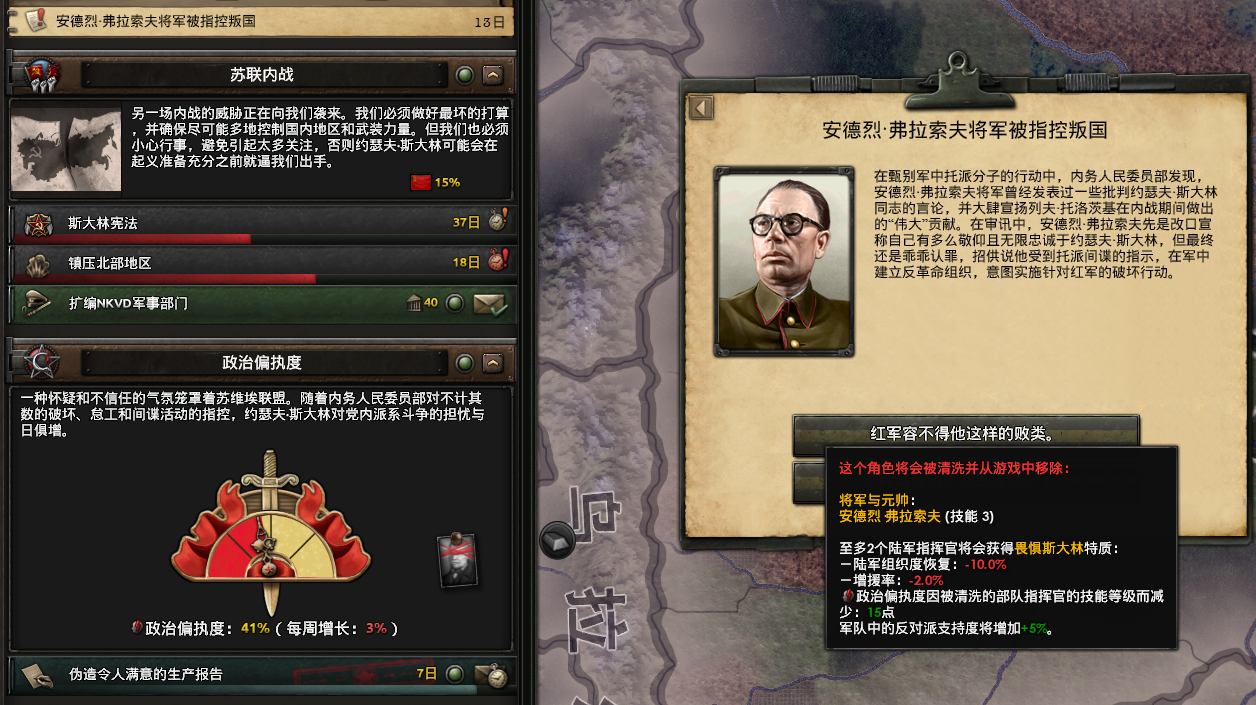Toggle the green notification dot for 苏联内战
The image size is (1256, 705).
(x=464, y=75)
